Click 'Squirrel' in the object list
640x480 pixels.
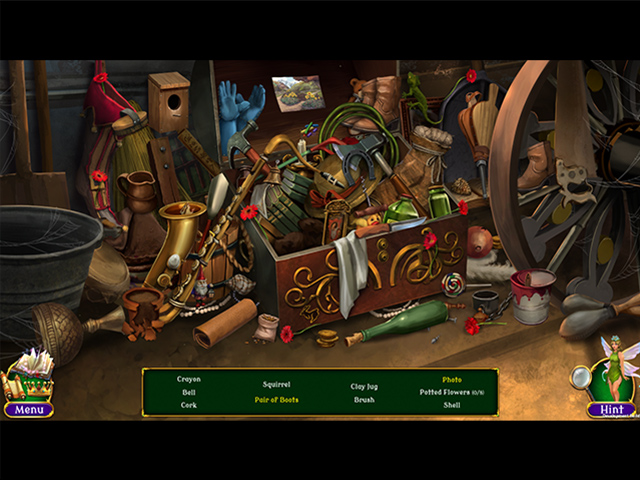point(276,384)
